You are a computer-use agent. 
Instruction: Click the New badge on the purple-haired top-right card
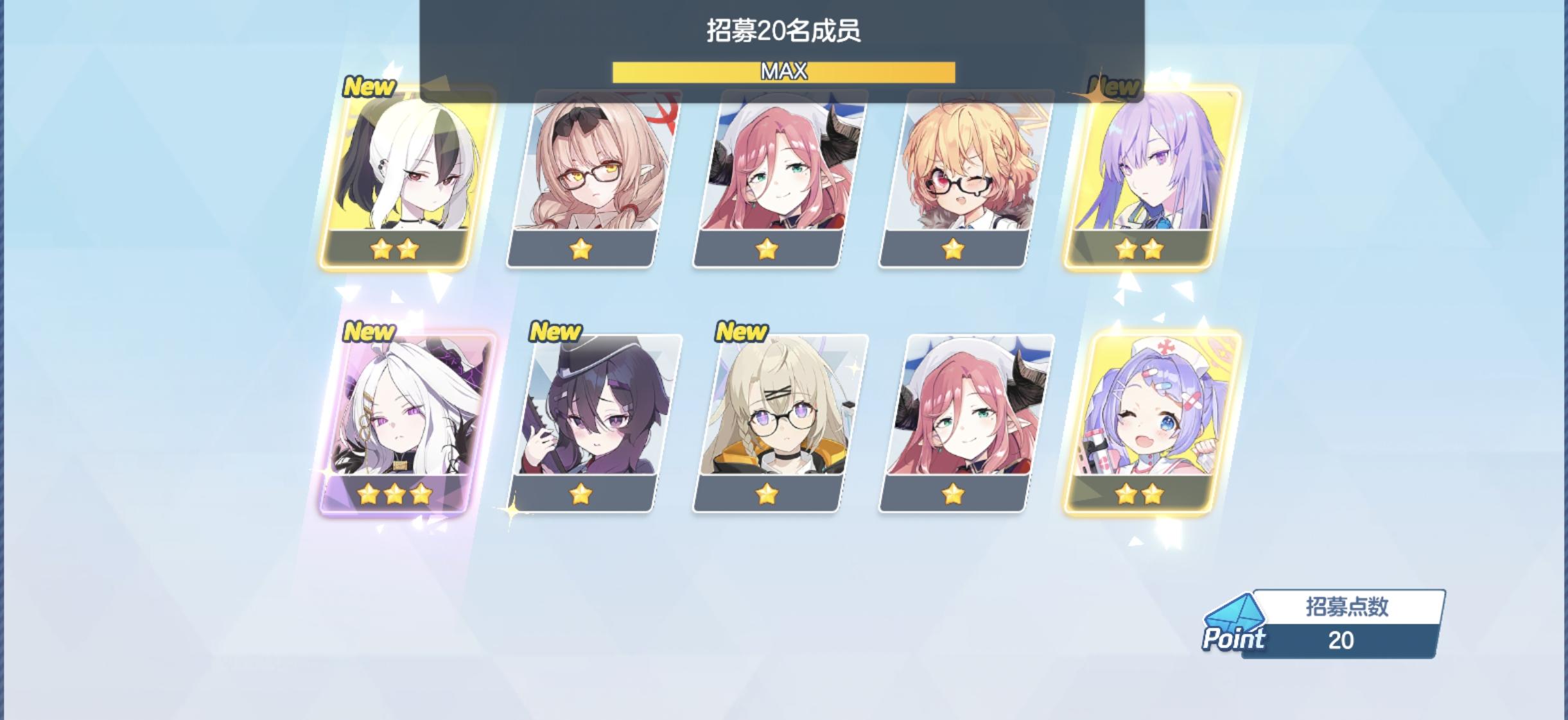click(x=1115, y=84)
